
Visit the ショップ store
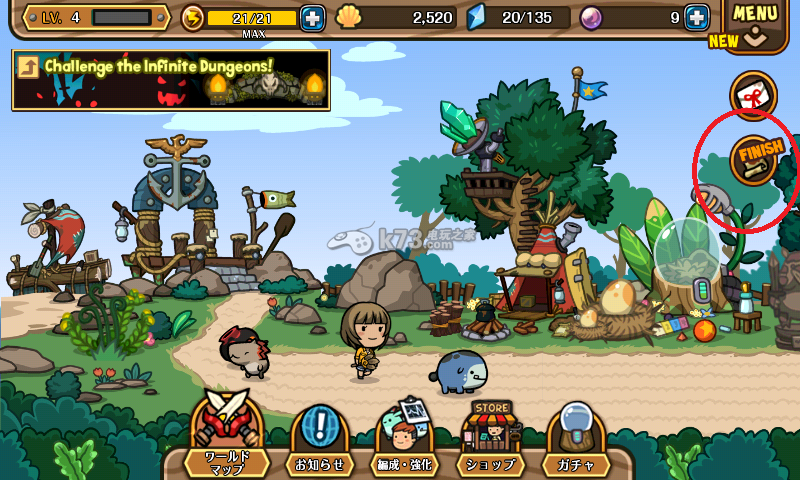[x=491, y=440]
